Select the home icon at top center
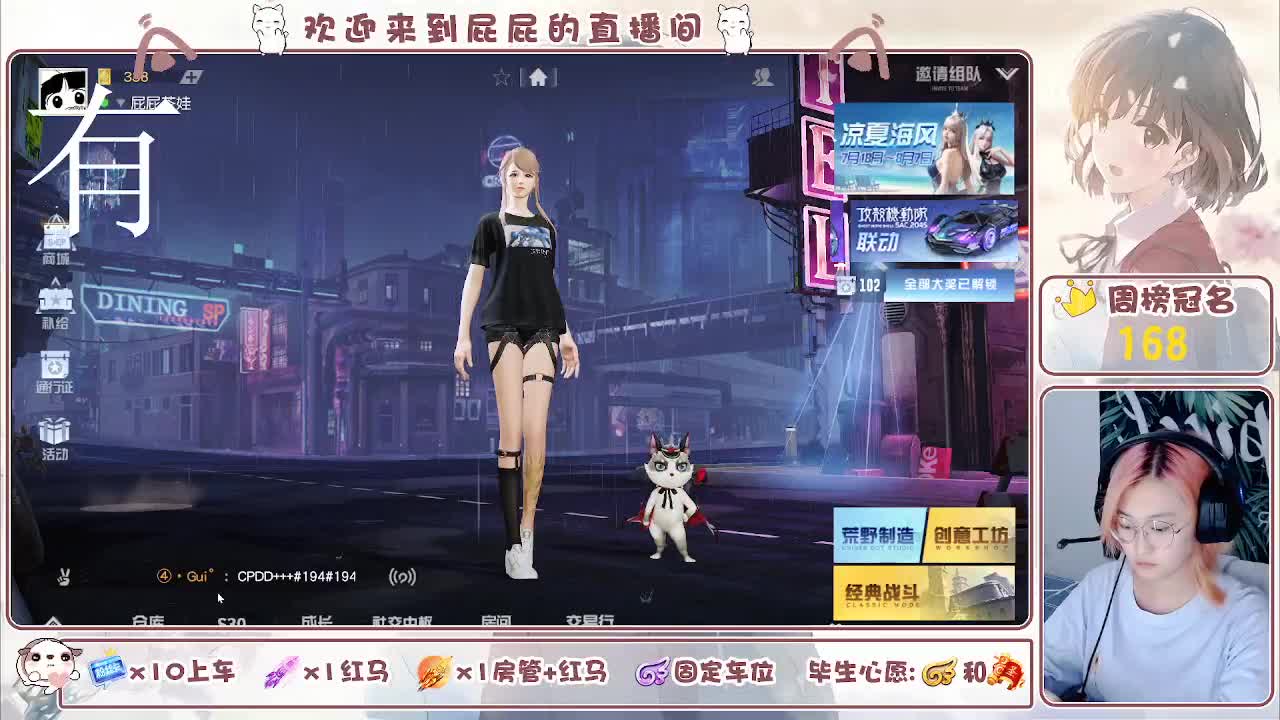 (x=540, y=76)
